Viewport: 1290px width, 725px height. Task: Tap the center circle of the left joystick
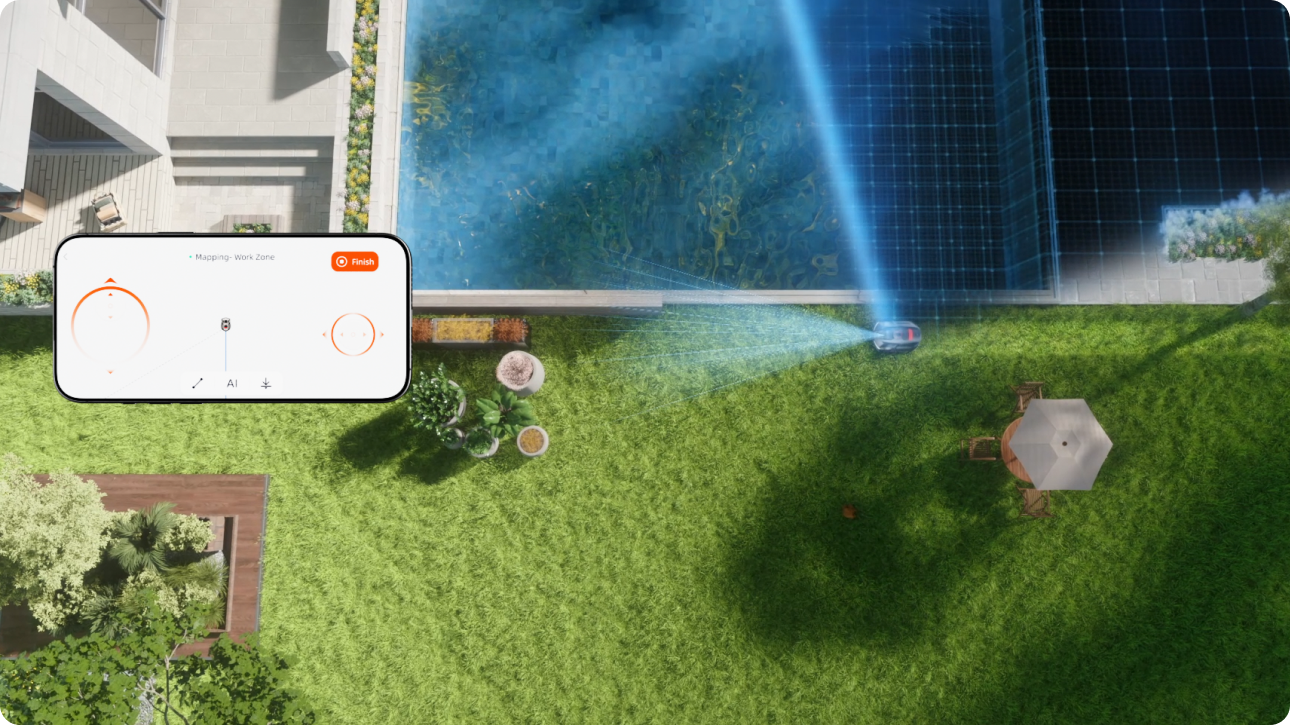click(x=110, y=306)
